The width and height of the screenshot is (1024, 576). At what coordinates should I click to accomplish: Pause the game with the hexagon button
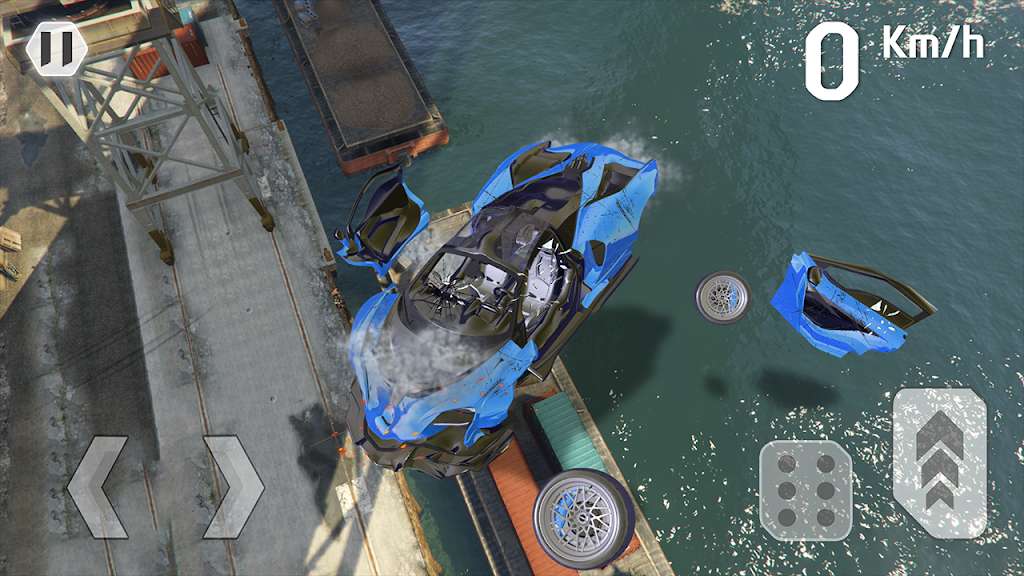tap(56, 48)
